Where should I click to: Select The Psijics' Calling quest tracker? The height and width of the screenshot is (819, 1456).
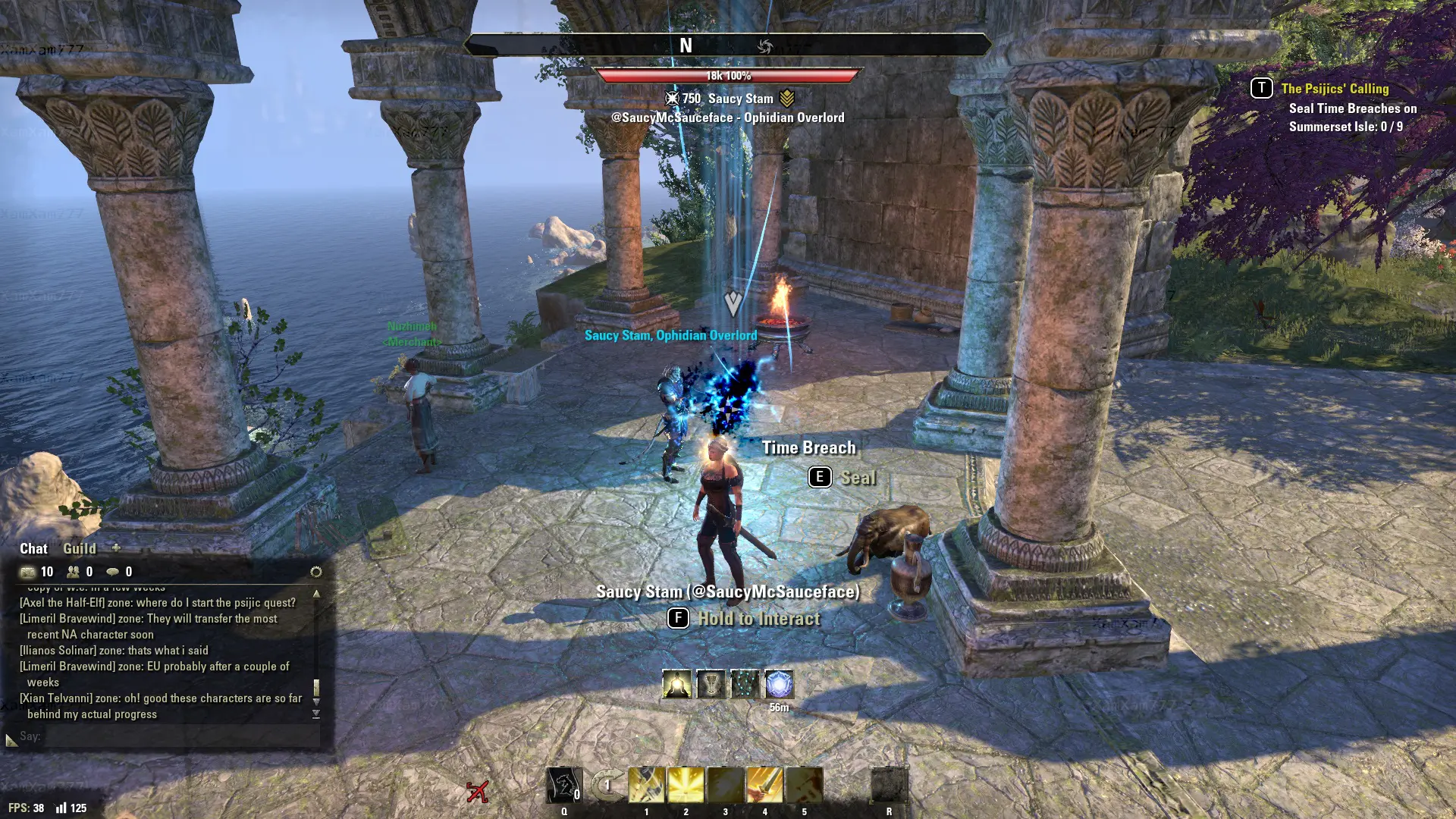point(1335,89)
